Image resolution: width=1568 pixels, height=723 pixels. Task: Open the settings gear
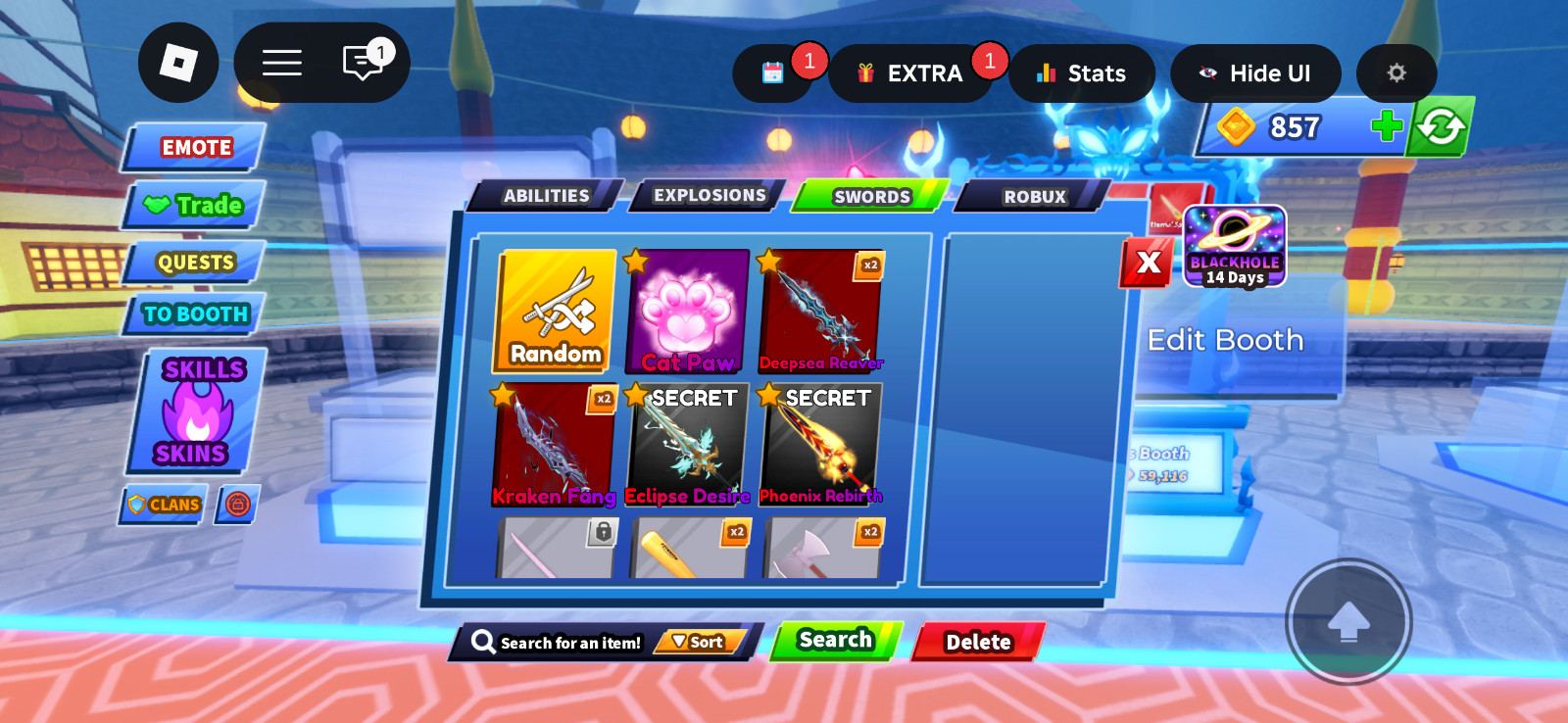pyautogui.click(x=1396, y=72)
